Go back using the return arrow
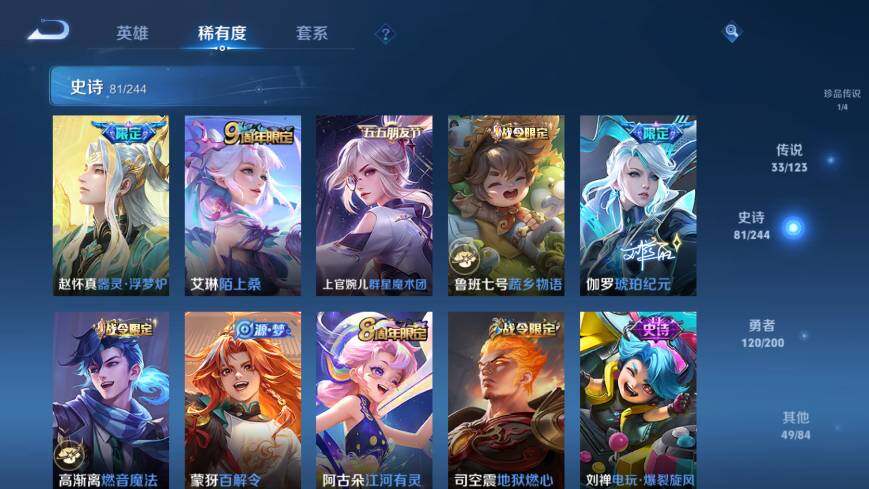Screen dimensions: 869x489 point(48,32)
